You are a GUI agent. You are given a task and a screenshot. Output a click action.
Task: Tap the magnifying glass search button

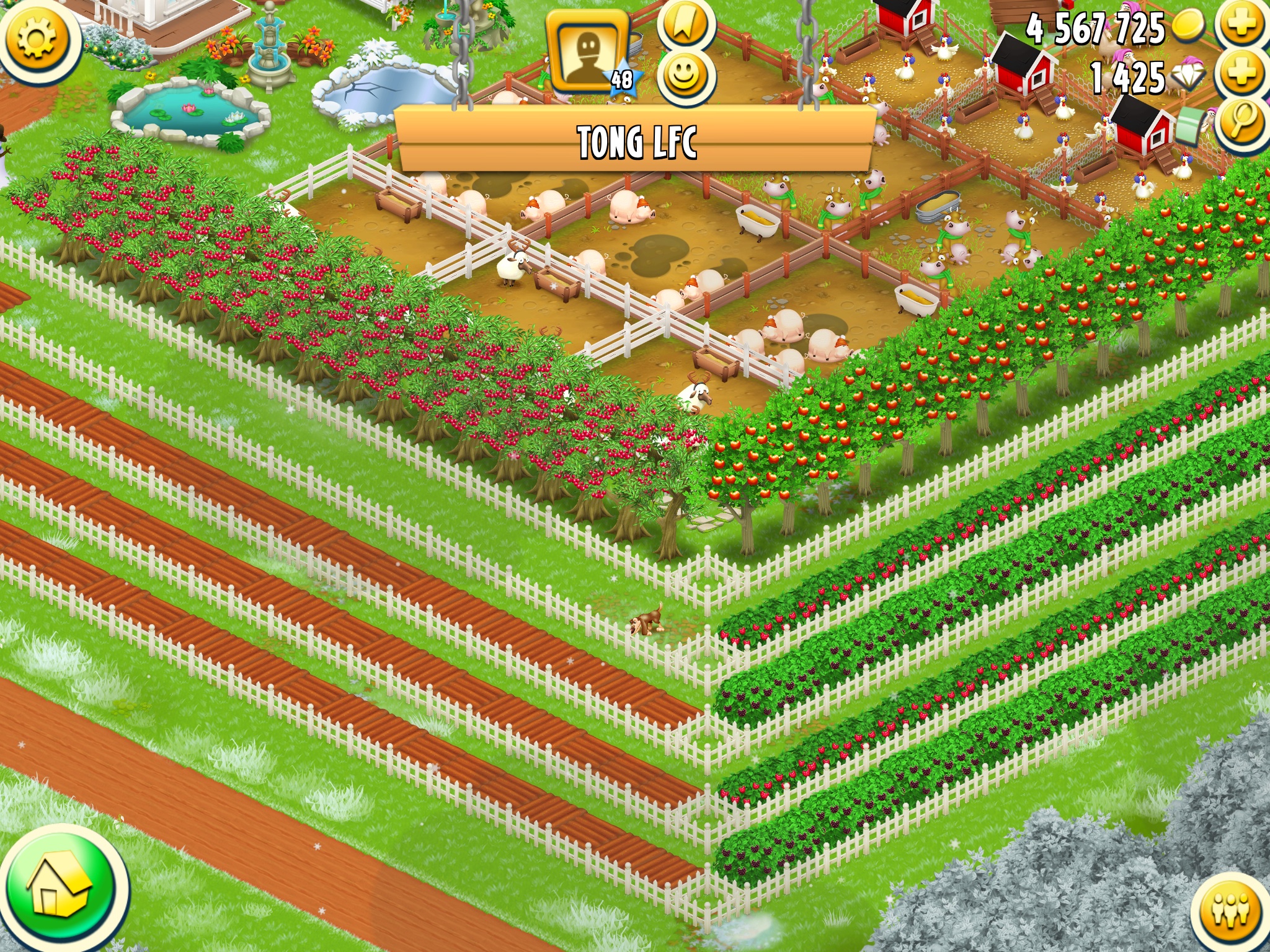pos(1241,121)
